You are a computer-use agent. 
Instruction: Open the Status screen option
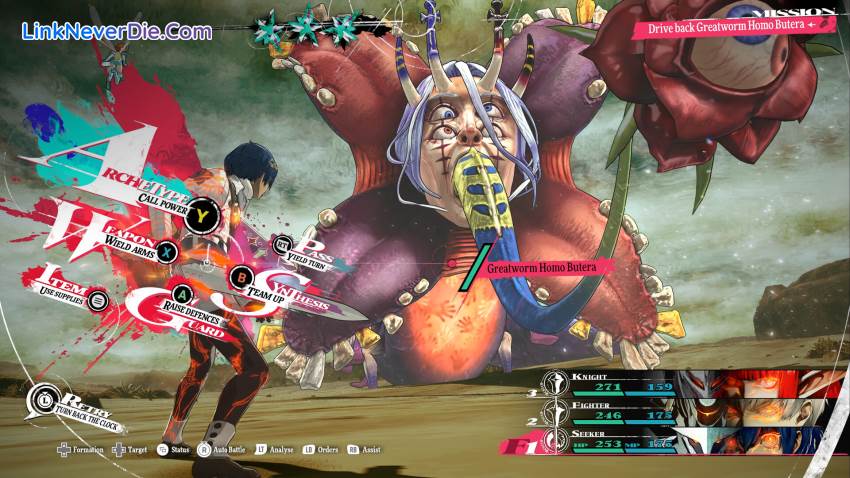click(x=176, y=450)
